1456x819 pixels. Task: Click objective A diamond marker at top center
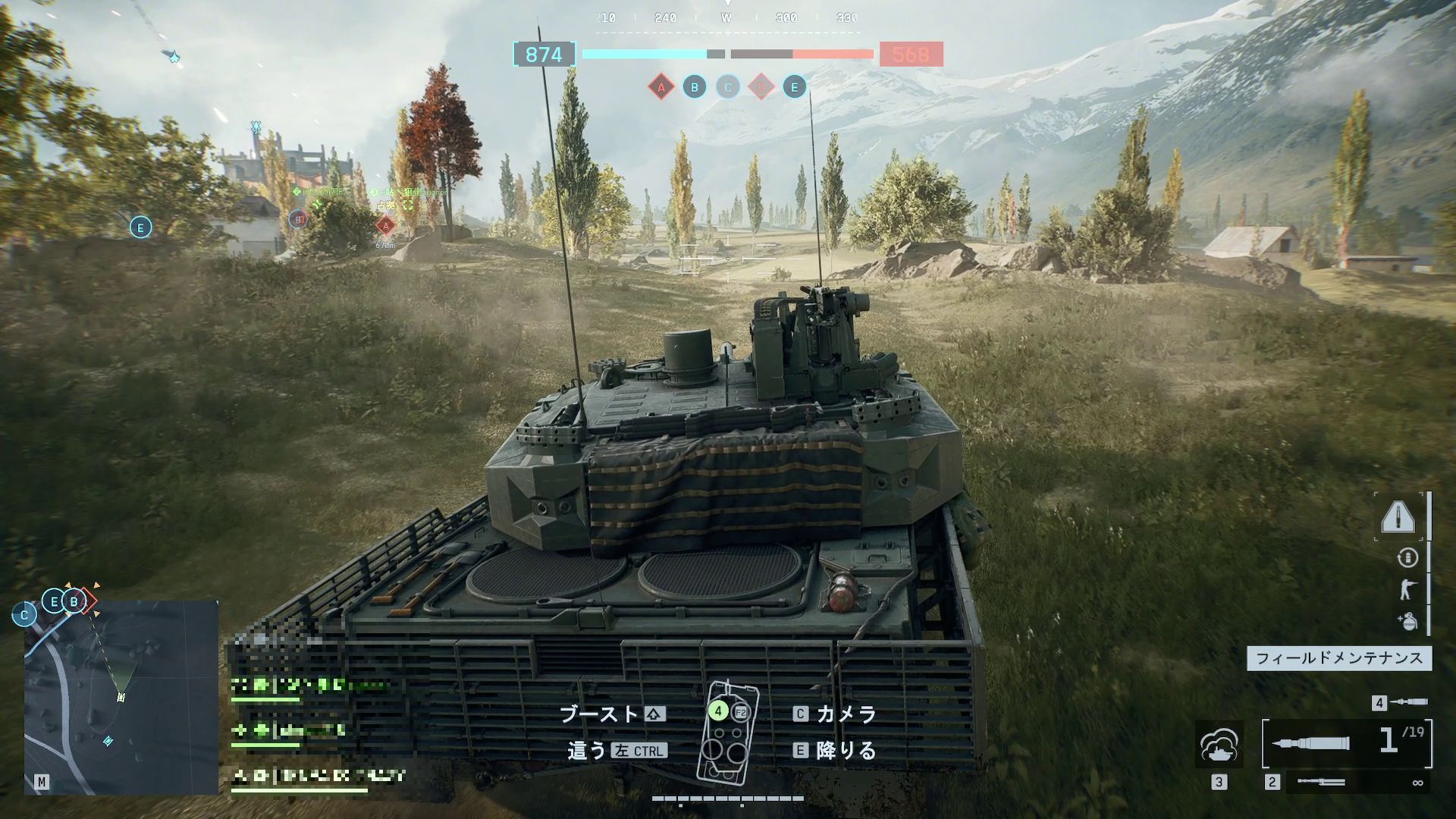[661, 87]
